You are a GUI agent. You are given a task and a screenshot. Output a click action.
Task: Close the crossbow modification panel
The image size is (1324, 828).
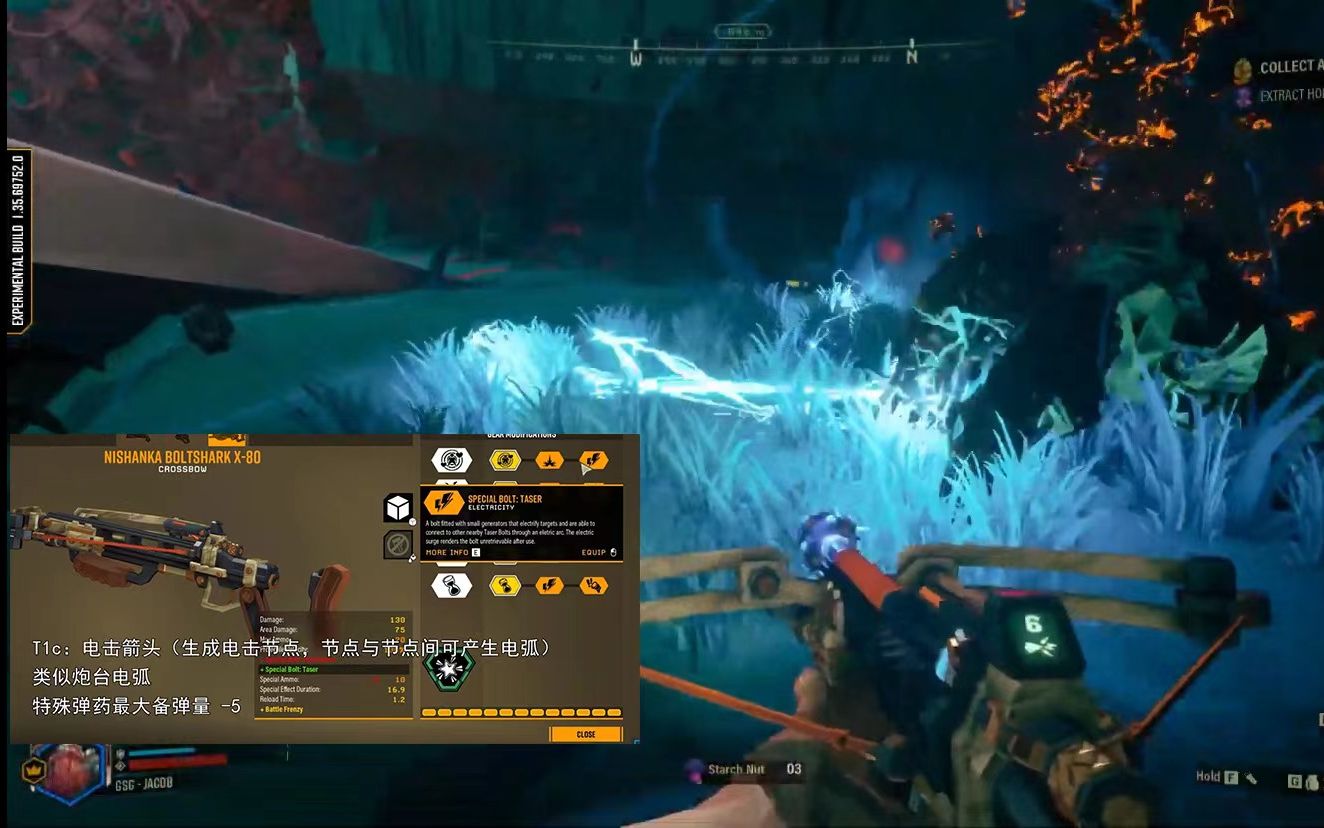[x=585, y=734]
